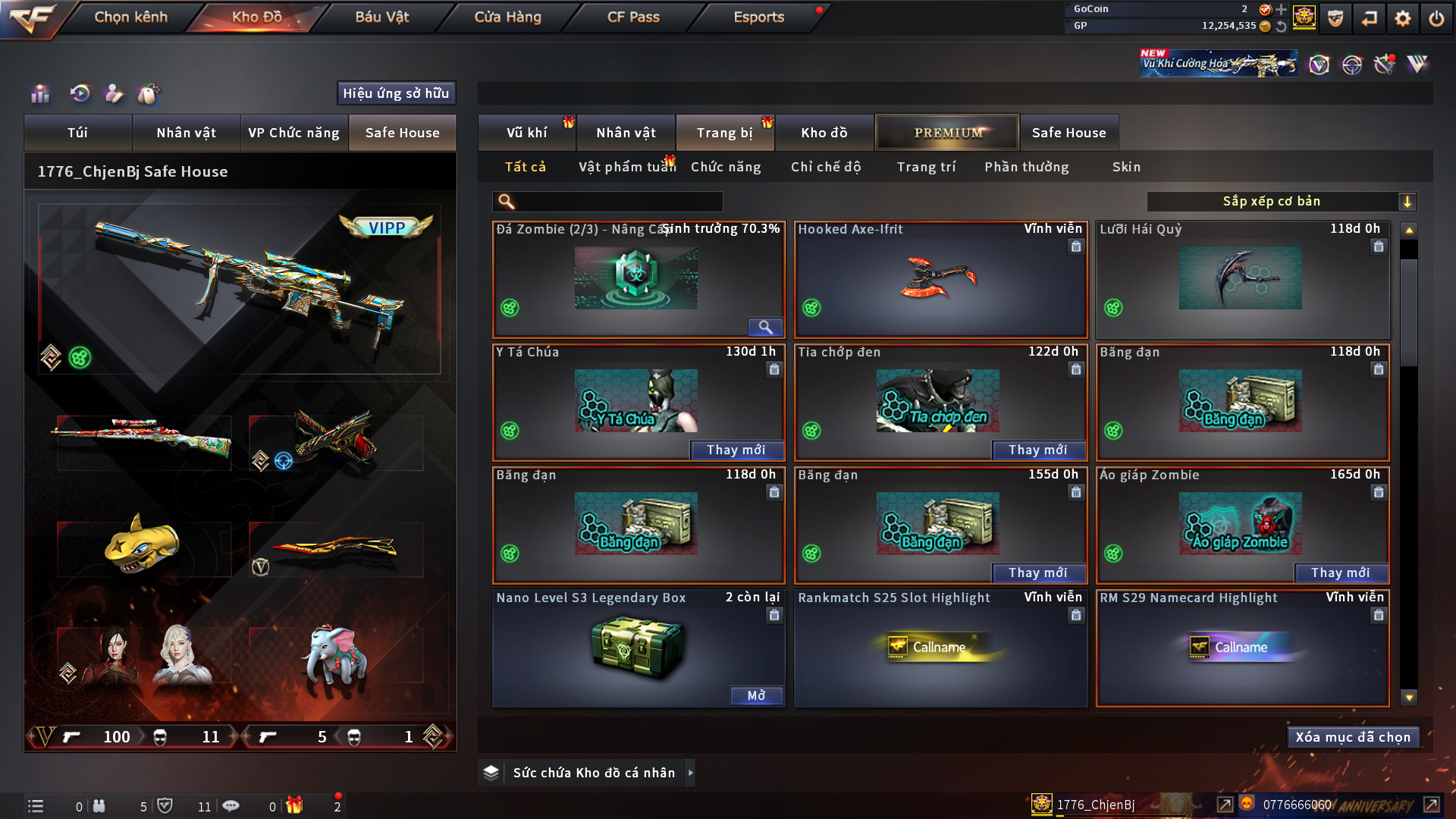Click Xóa mục đã chọn button
The height and width of the screenshot is (819, 1456).
[1353, 737]
